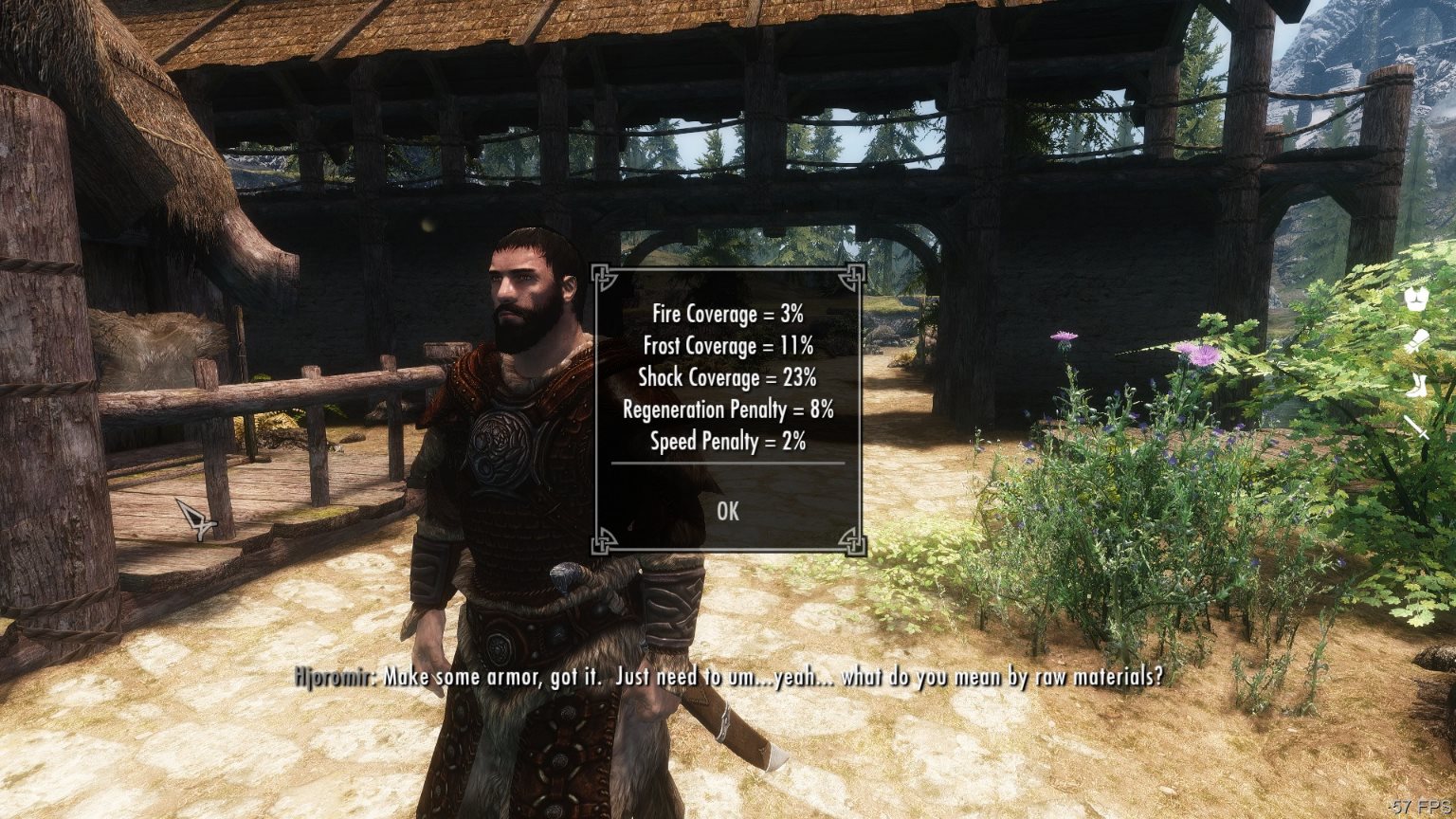Select the sword HUD icon
This screenshot has width=1456, height=819.
(1417, 428)
